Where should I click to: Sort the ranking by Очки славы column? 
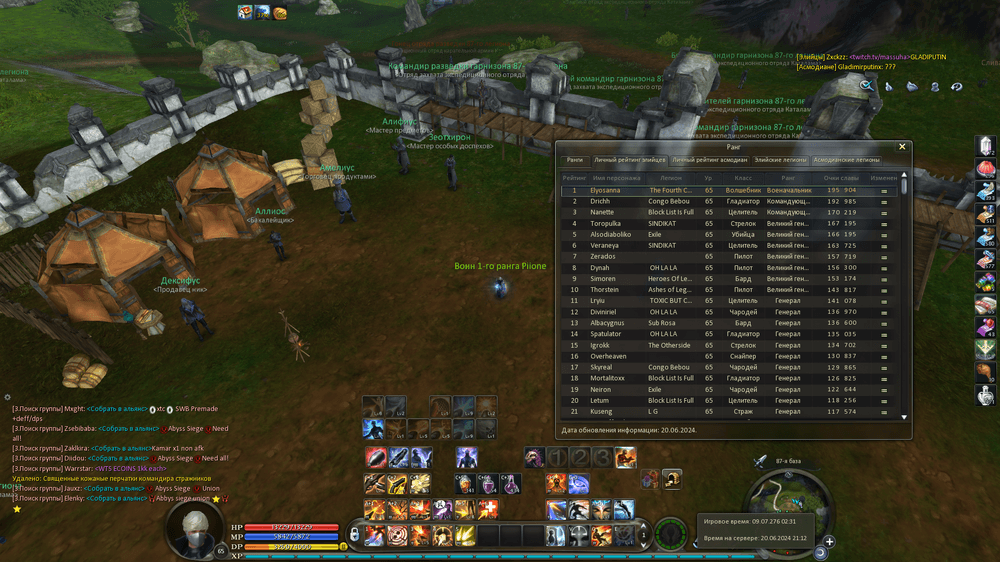(x=840, y=177)
